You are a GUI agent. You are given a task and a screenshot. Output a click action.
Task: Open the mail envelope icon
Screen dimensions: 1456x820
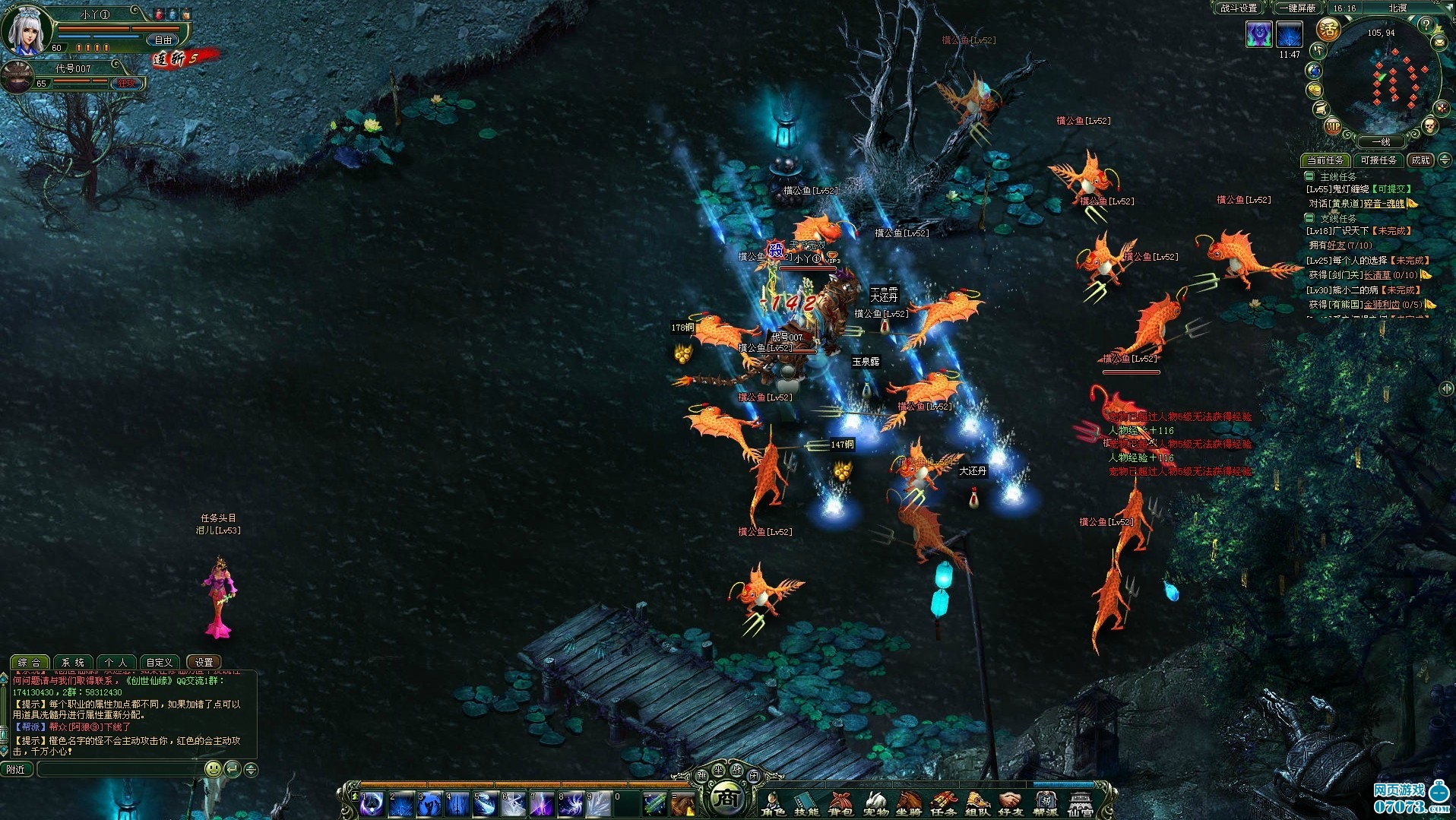(1439, 44)
